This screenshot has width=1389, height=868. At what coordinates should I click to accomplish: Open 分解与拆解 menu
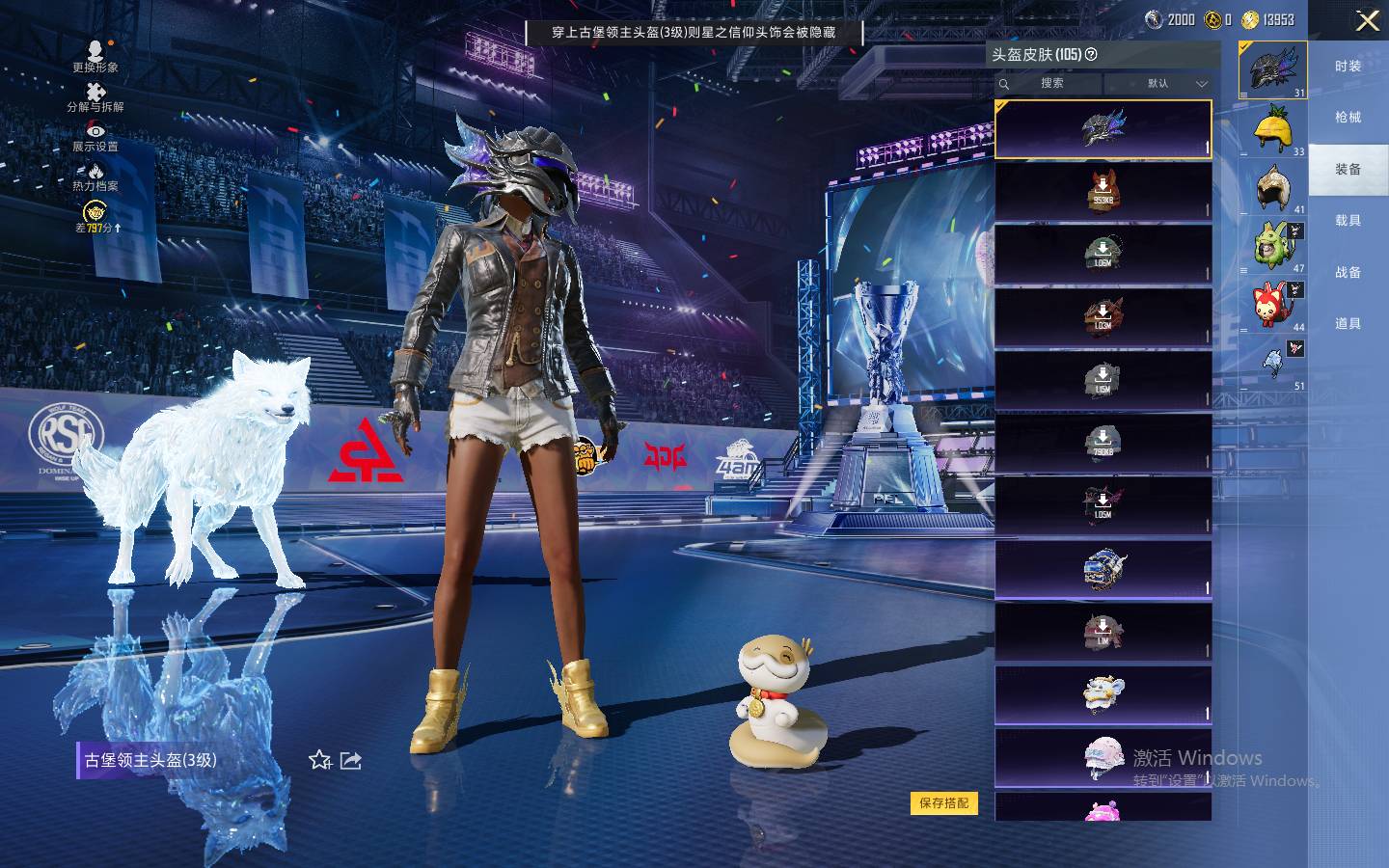95,96
